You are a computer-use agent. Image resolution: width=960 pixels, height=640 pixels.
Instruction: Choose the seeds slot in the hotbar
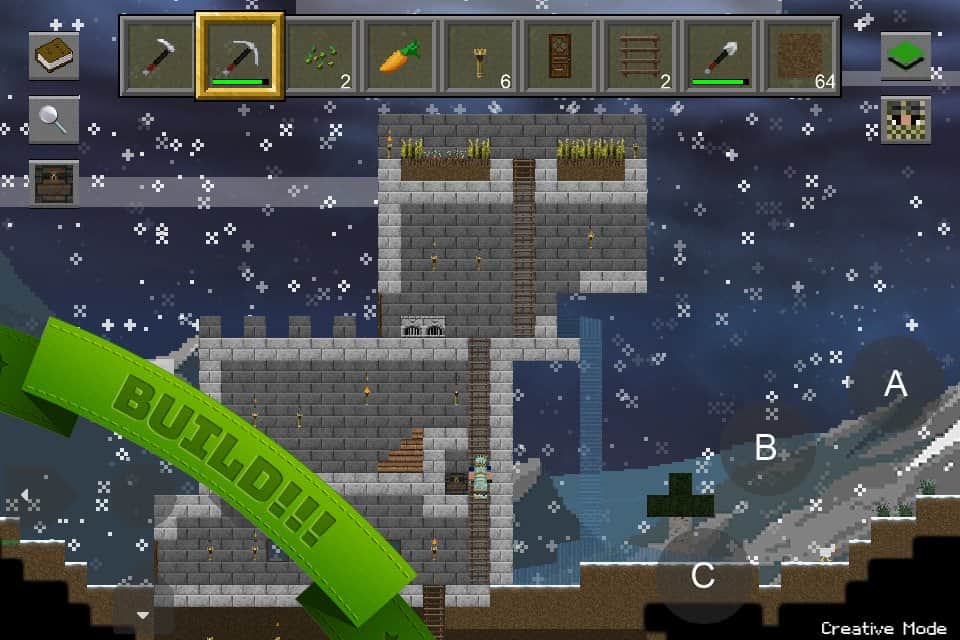(x=321, y=56)
